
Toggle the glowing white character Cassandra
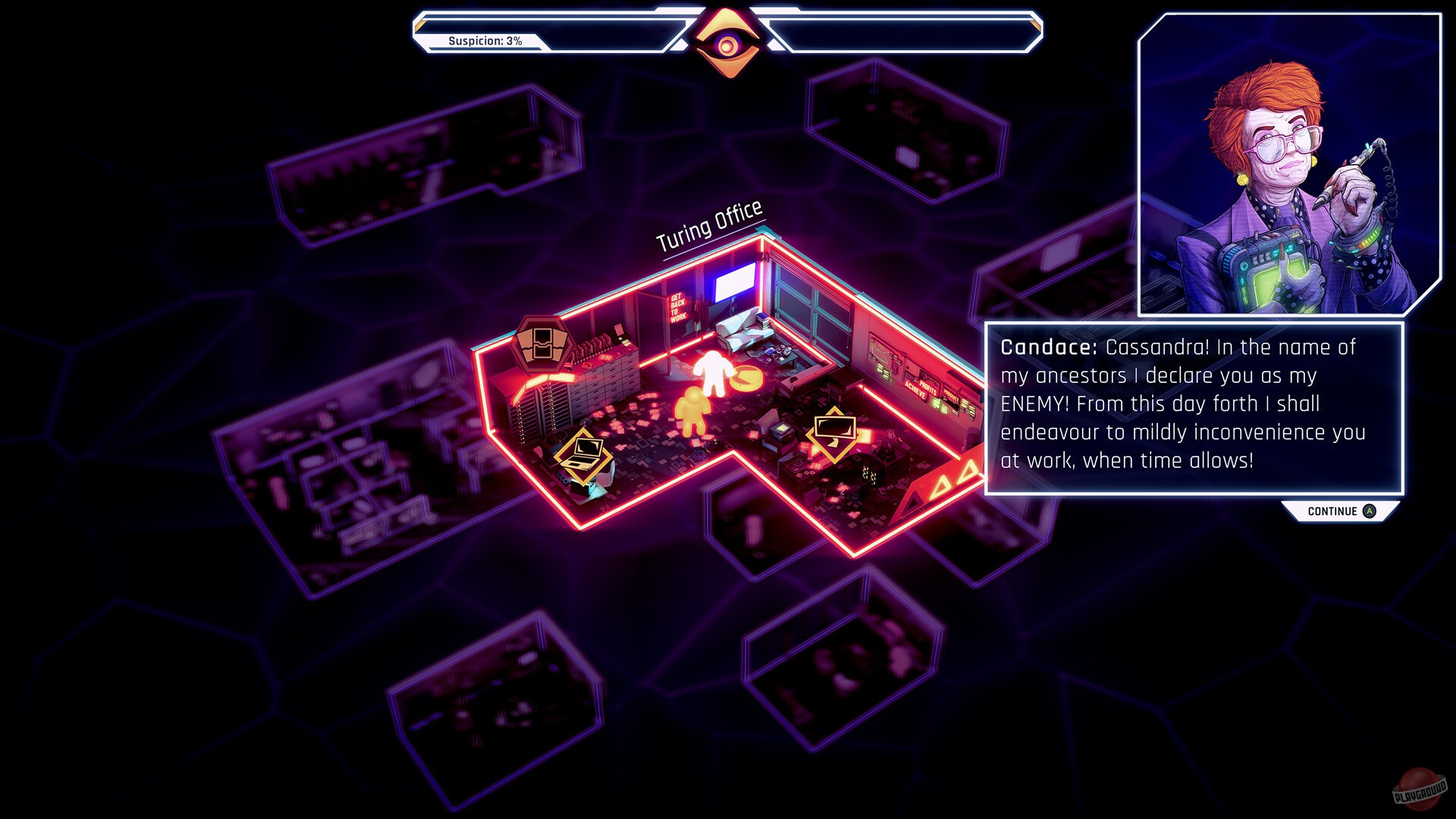711,372
